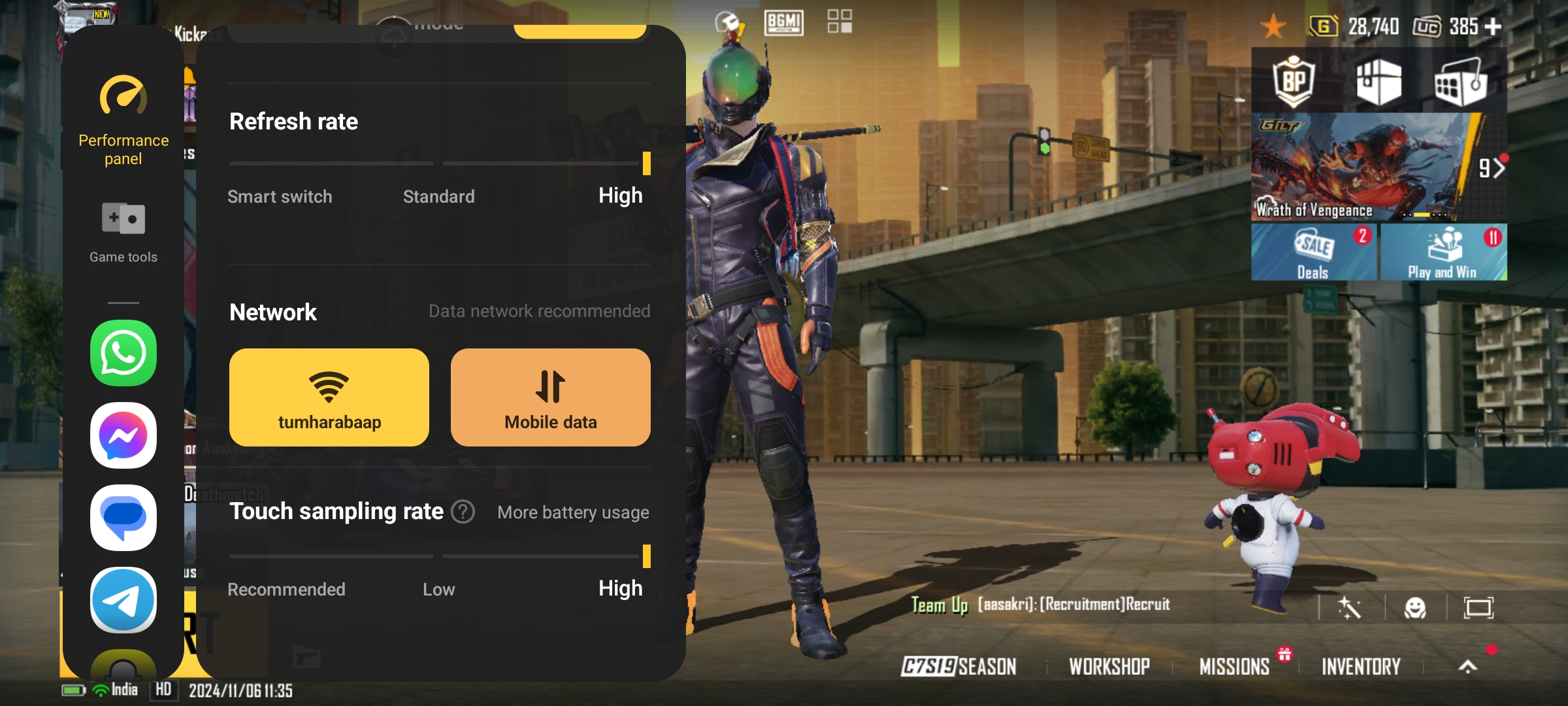Add more UC currency
The image size is (1568, 706).
1493,26
